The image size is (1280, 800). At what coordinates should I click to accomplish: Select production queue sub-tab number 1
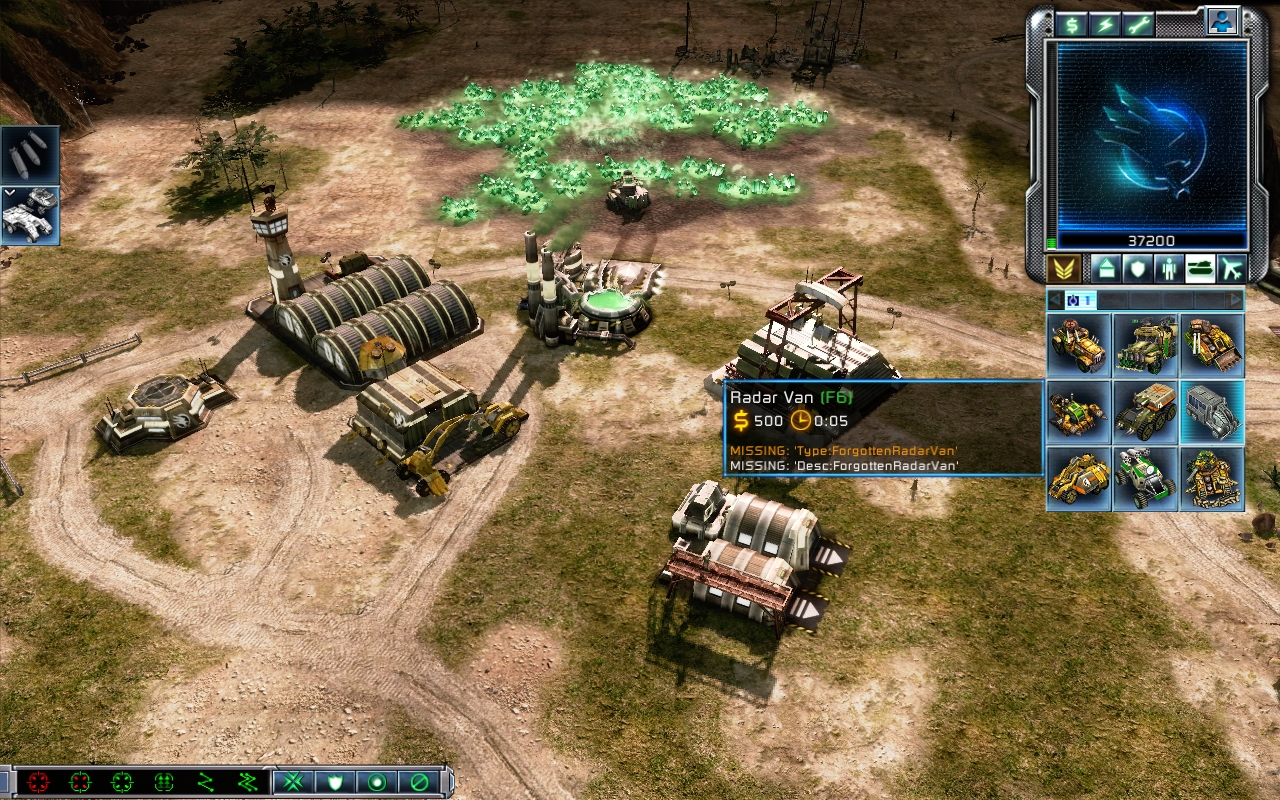pos(1079,300)
